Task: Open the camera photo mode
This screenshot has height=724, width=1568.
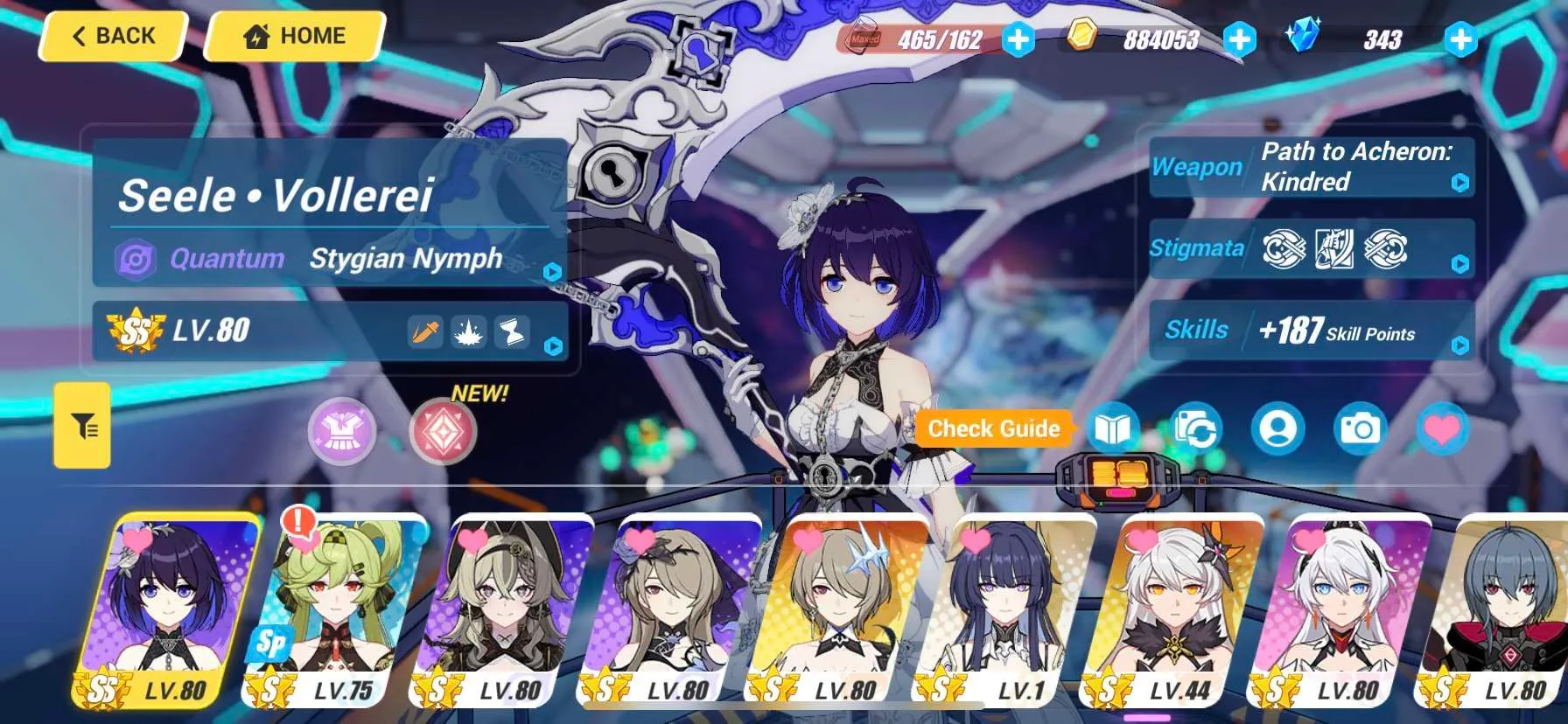Action: point(1360,429)
